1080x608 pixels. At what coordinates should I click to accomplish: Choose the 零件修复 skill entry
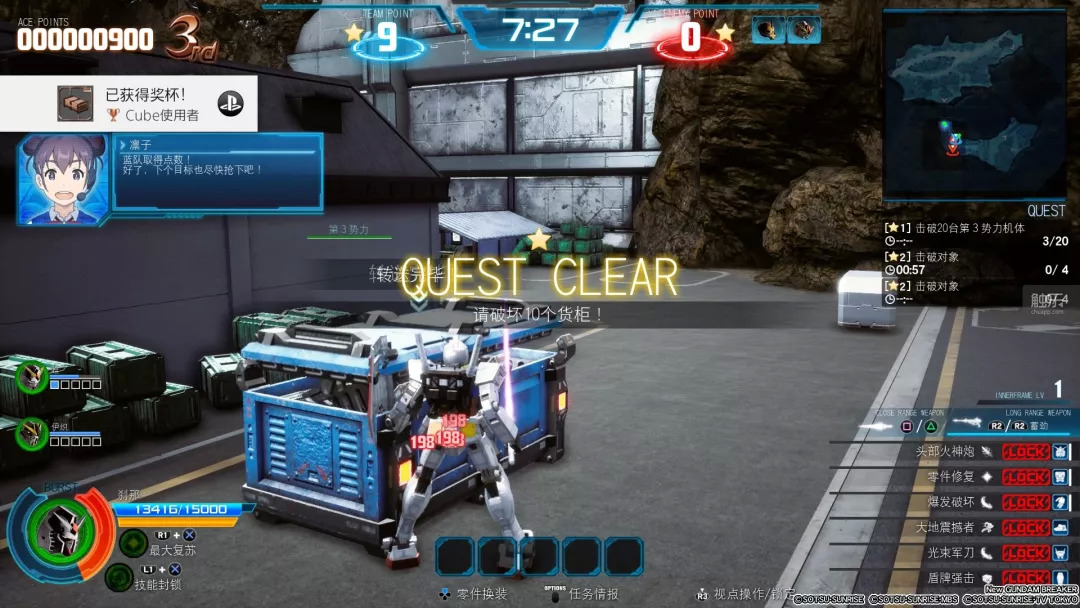[958, 477]
